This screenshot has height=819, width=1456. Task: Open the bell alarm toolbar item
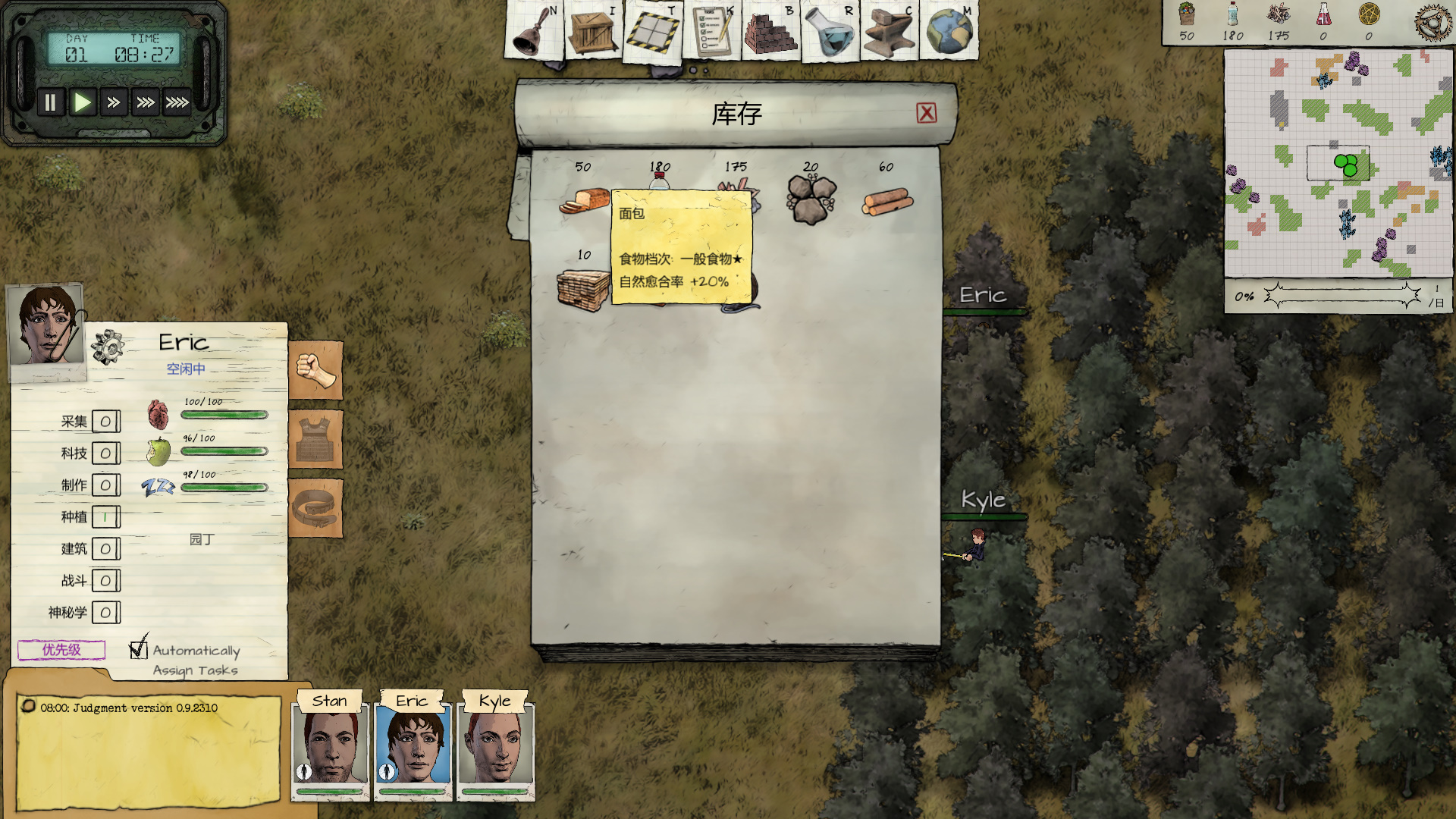(534, 32)
